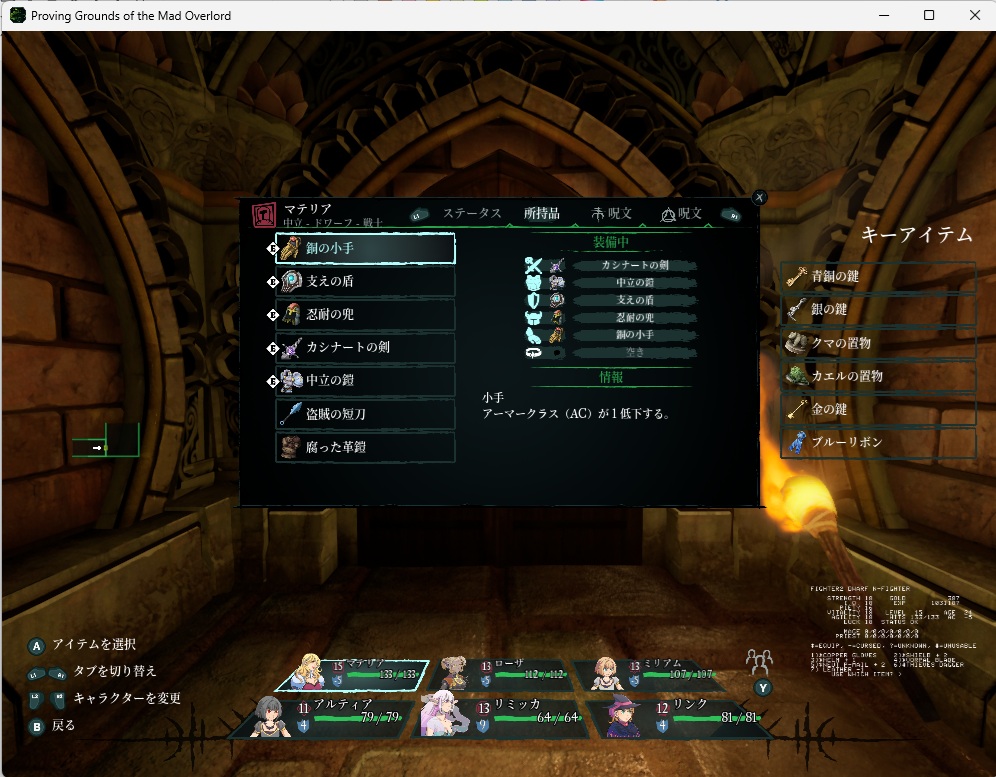Close the inventory panel with the X button
Image resolution: width=996 pixels, height=777 pixels.
[x=759, y=198]
